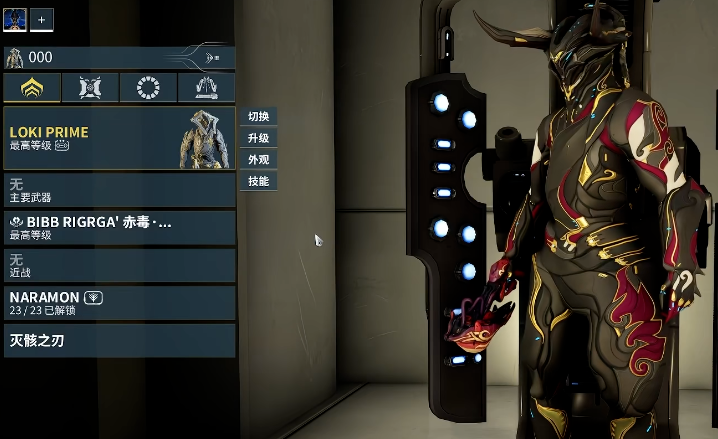Viewport: 718px width, 439px height.
Task: Open the 升级 (upgrade) option
Action: 258,138
